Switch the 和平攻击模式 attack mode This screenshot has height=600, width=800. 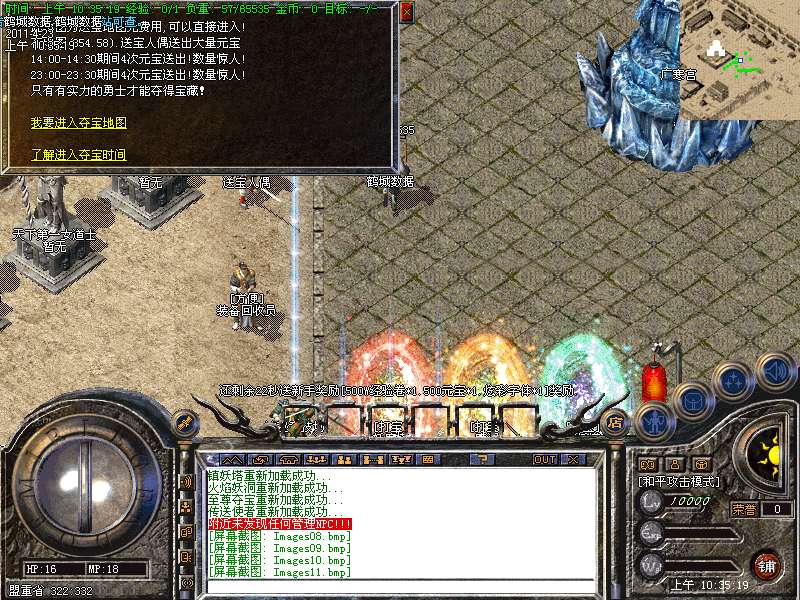[x=680, y=481]
